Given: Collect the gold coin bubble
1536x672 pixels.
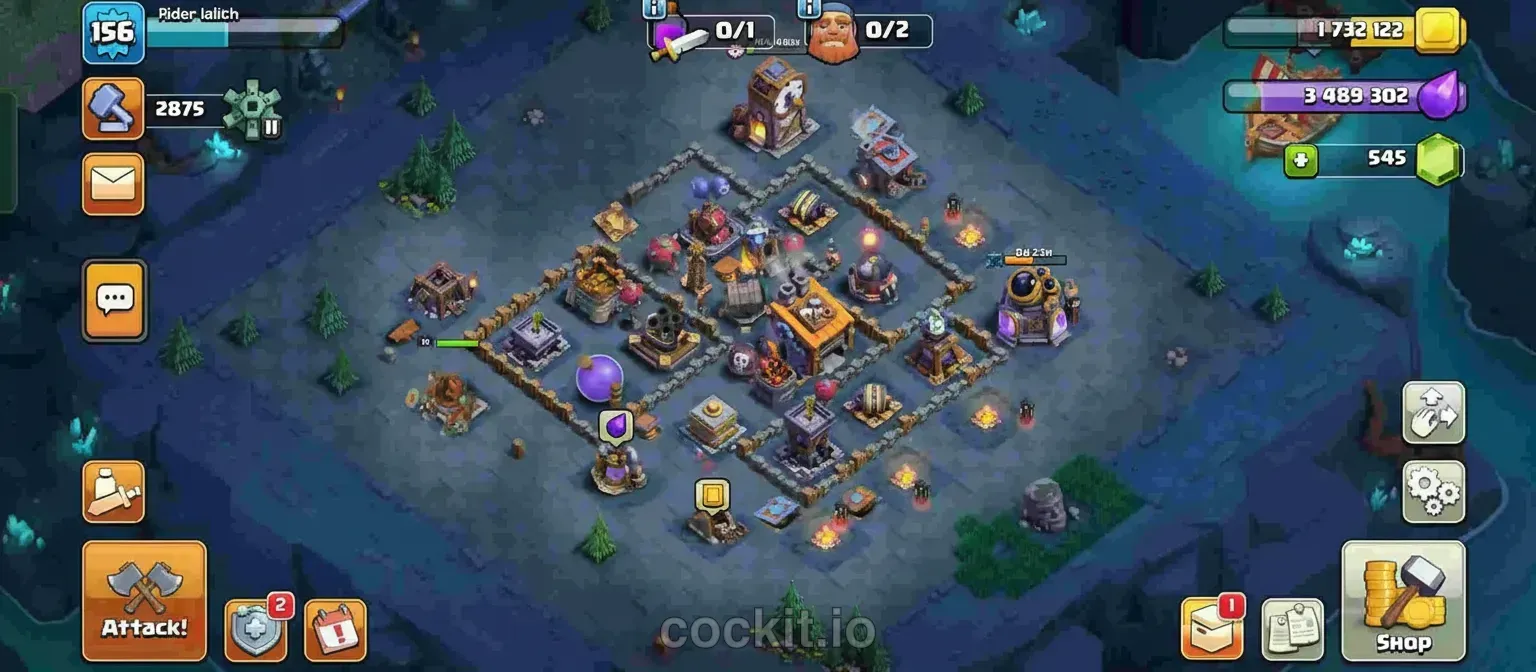Looking at the screenshot, I should click(712, 495).
